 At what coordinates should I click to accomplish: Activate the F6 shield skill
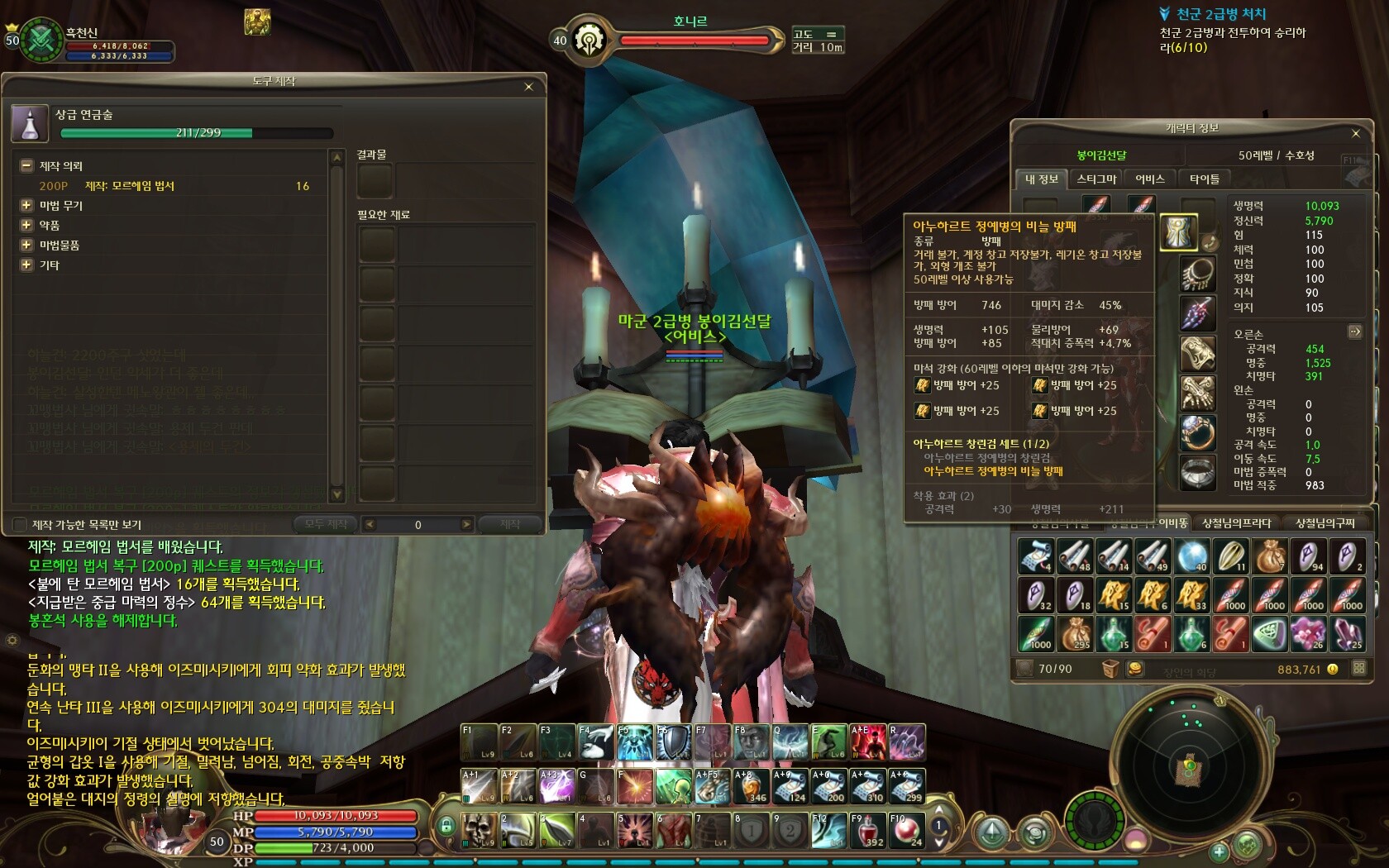pyautogui.click(x=674, y=742)
